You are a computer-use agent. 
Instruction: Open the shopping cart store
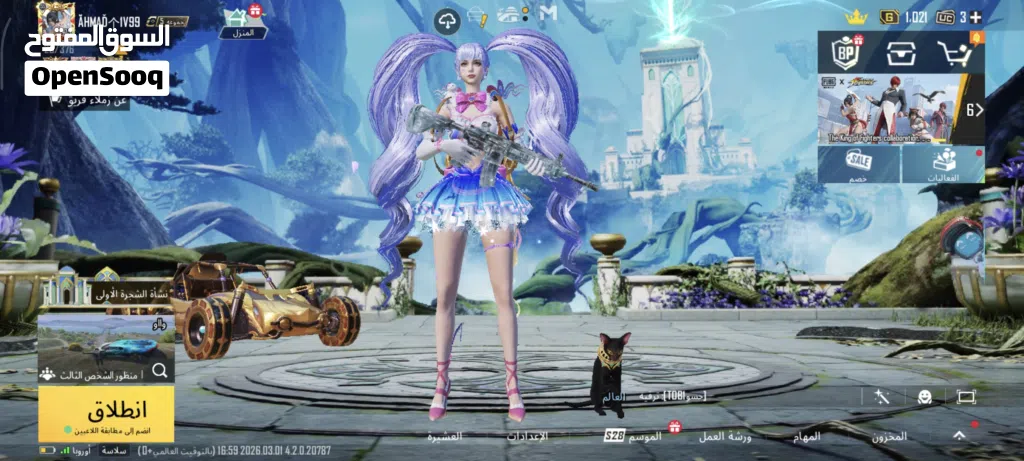pos(956,54)
